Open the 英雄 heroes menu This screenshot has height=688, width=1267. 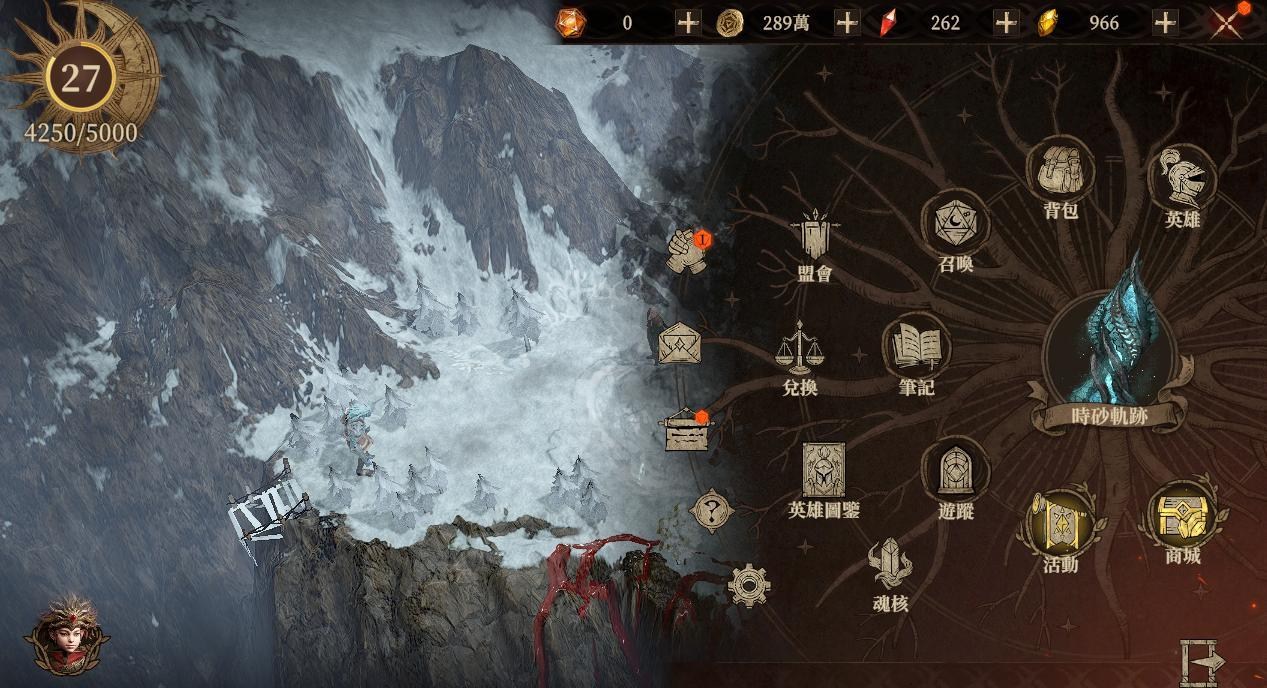1183,180
